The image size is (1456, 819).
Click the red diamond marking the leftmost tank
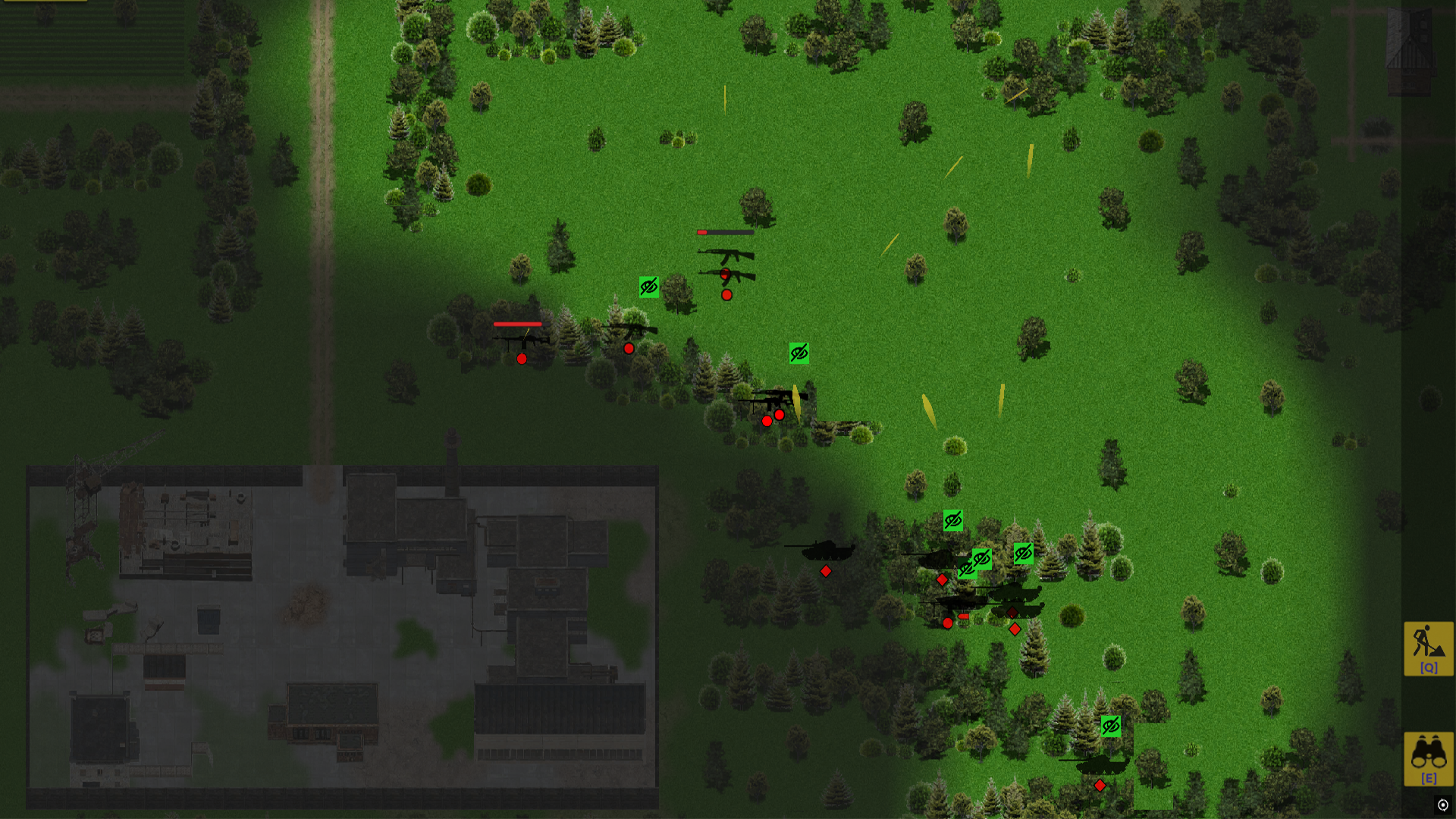pyautogui.click(x=825, y=571)
